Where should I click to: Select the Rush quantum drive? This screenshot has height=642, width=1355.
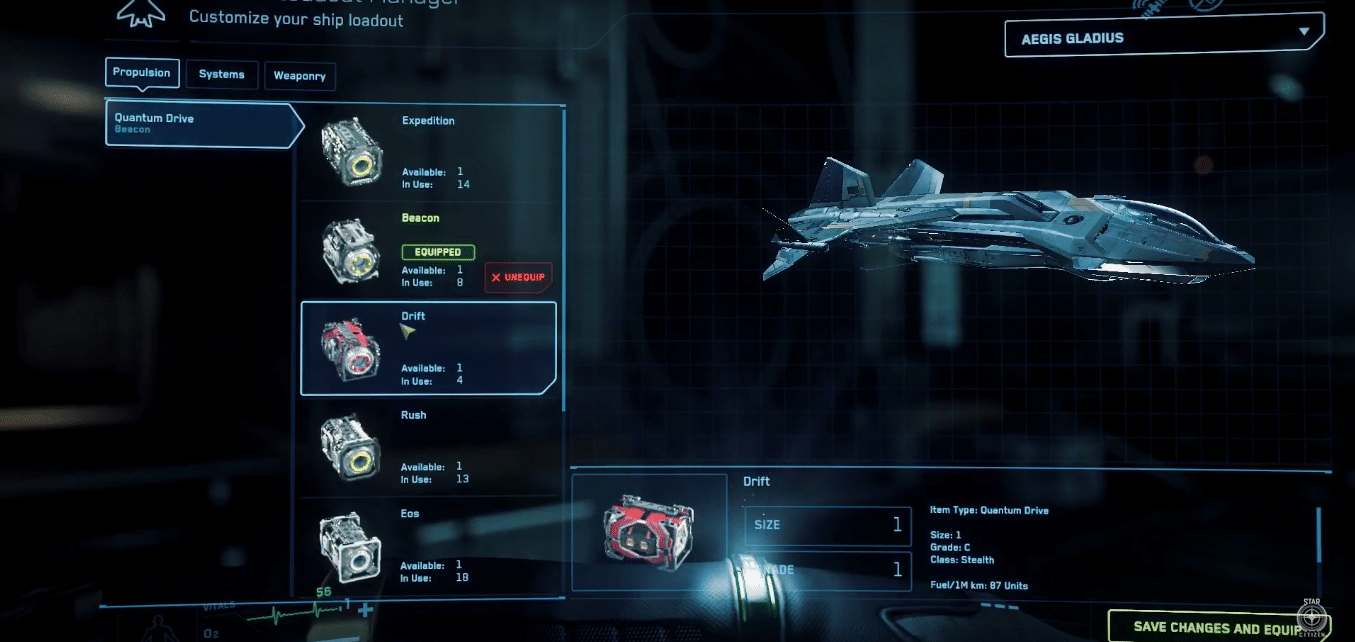428,446
